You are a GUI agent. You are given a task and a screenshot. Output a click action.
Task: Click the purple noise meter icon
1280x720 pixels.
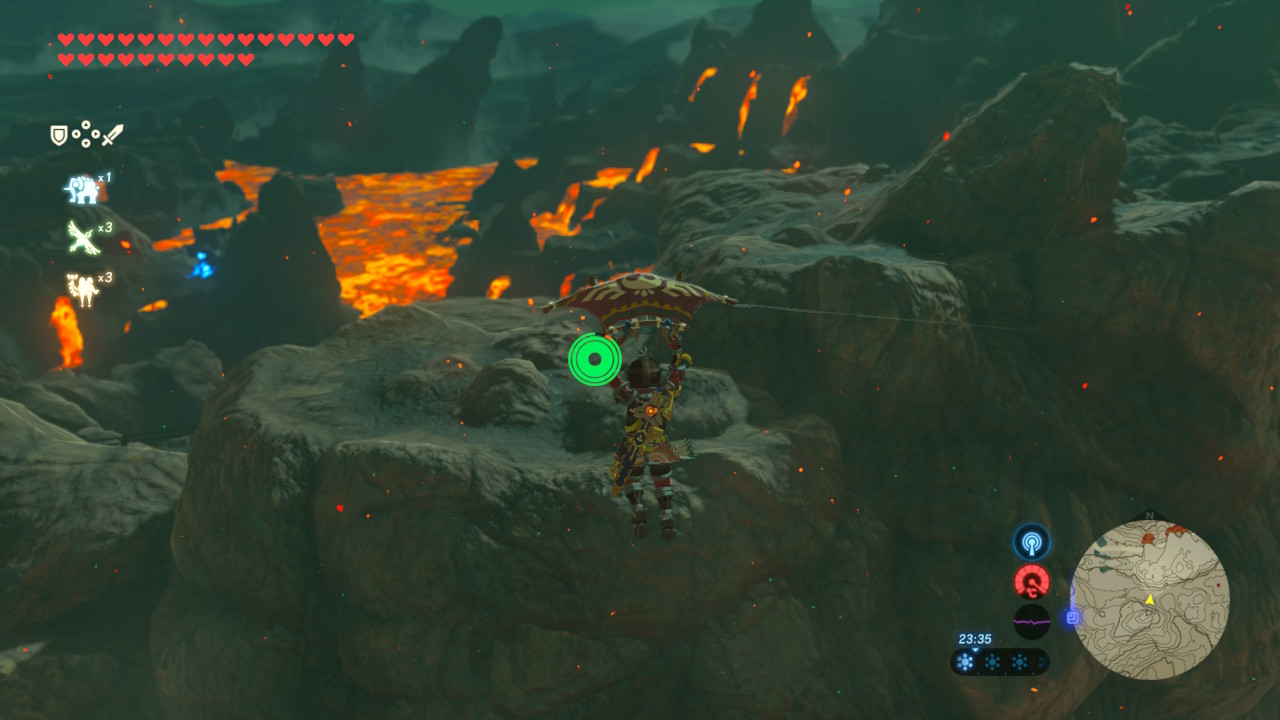[1031, 621]
